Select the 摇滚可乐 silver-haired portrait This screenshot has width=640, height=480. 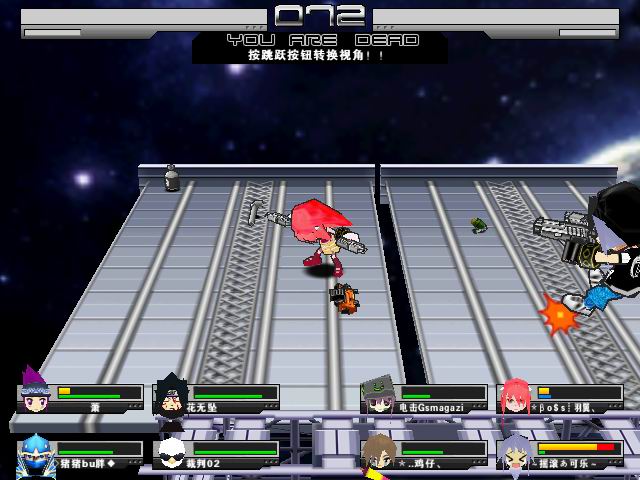[x=515, y=453]
